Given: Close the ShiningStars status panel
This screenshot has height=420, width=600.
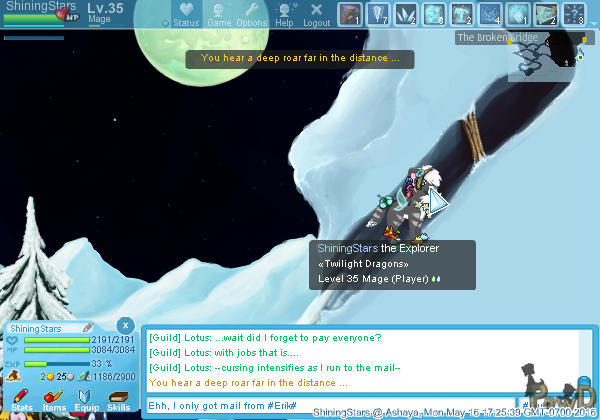Looking at the screenshot, I should pyautogui.click(x=124, y=325).
